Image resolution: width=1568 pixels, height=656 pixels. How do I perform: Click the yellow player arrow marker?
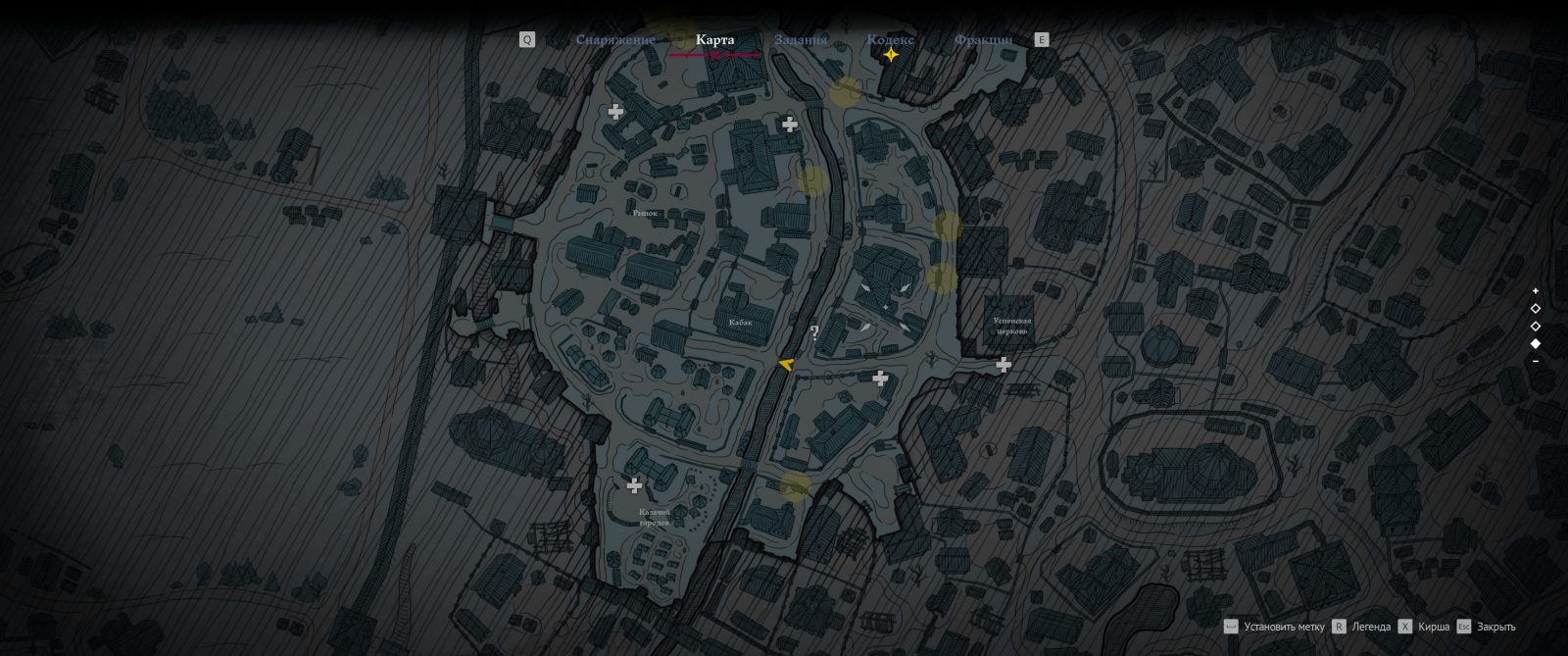click(785, 365)
